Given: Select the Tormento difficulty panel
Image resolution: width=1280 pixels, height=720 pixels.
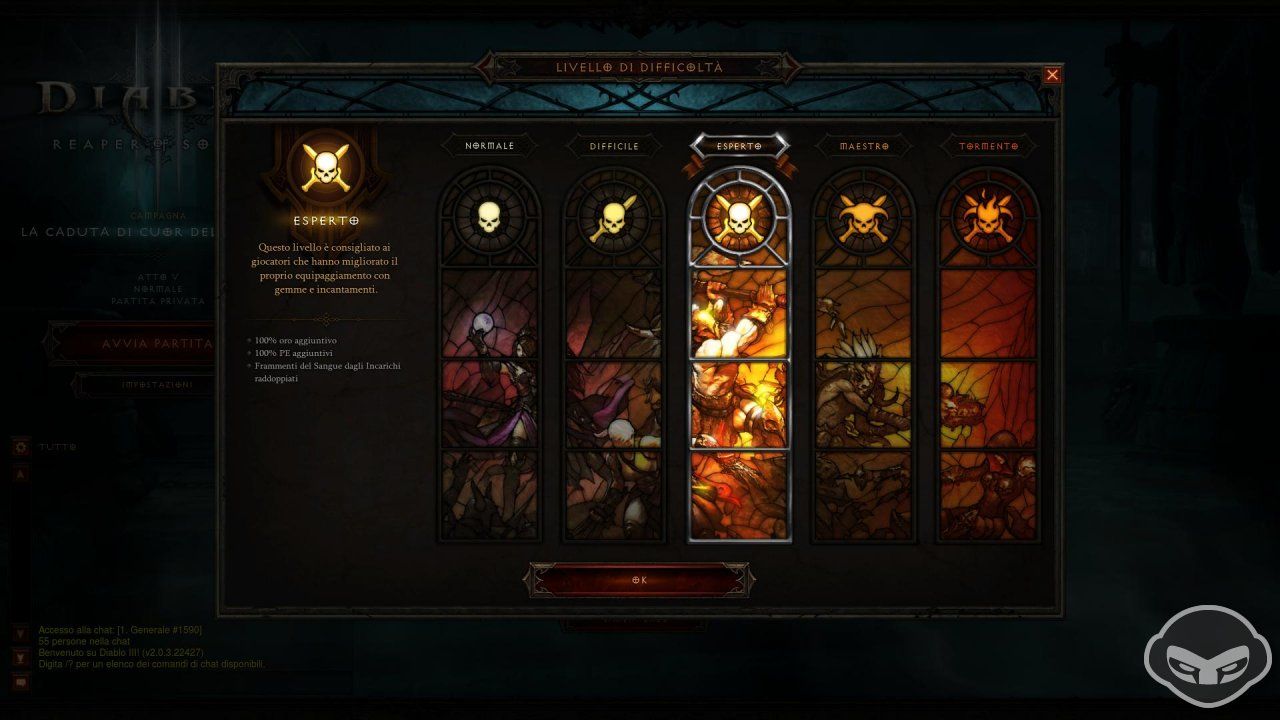Looking at the screenshot, I should pos(989,400).
